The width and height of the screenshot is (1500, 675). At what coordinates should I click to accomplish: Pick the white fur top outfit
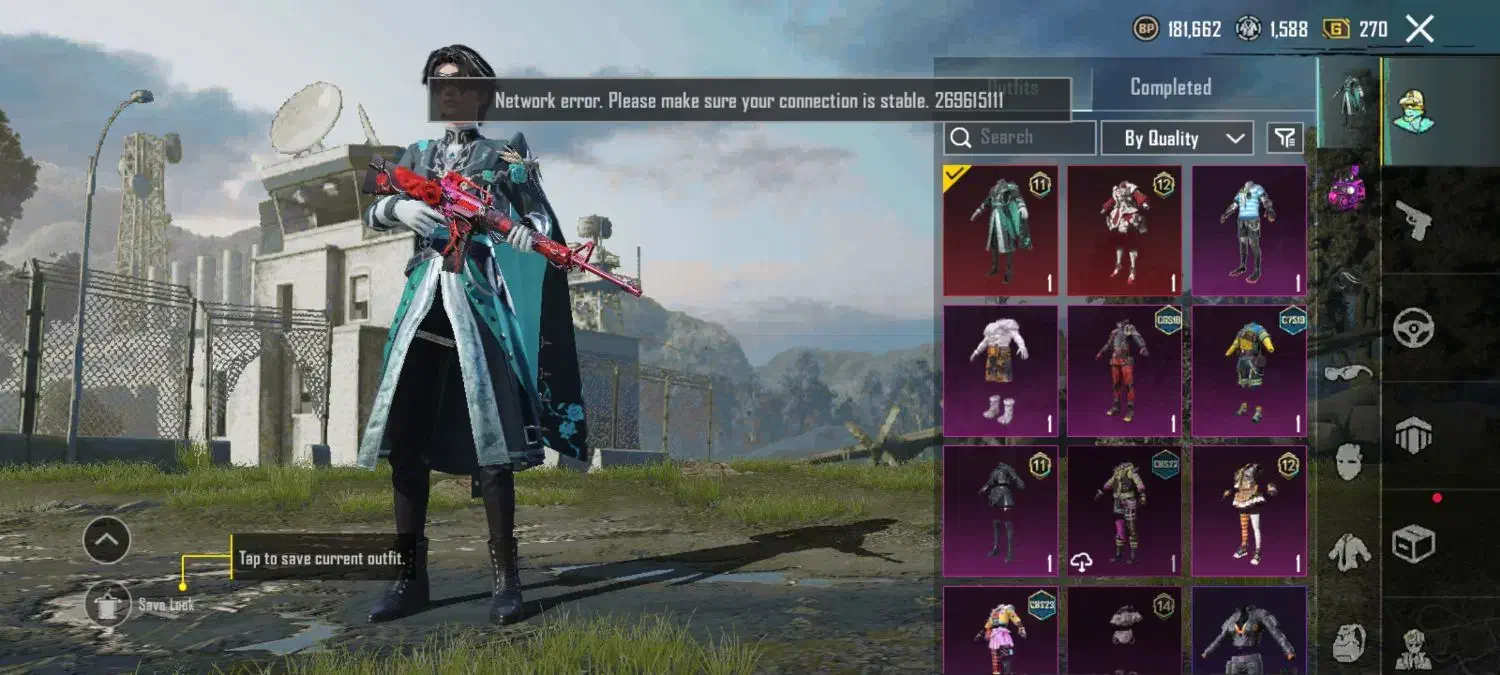click(x=1000, y=370)
